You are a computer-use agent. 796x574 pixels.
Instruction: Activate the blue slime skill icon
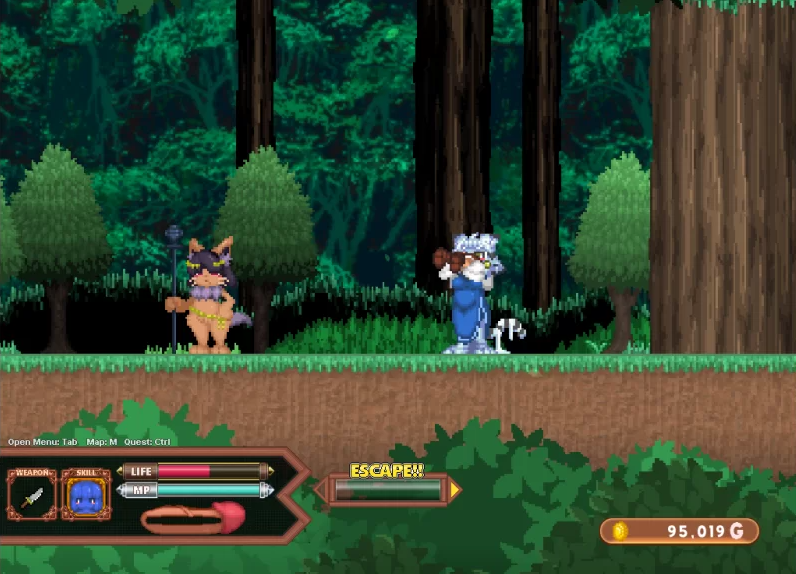tap(86, 495)
